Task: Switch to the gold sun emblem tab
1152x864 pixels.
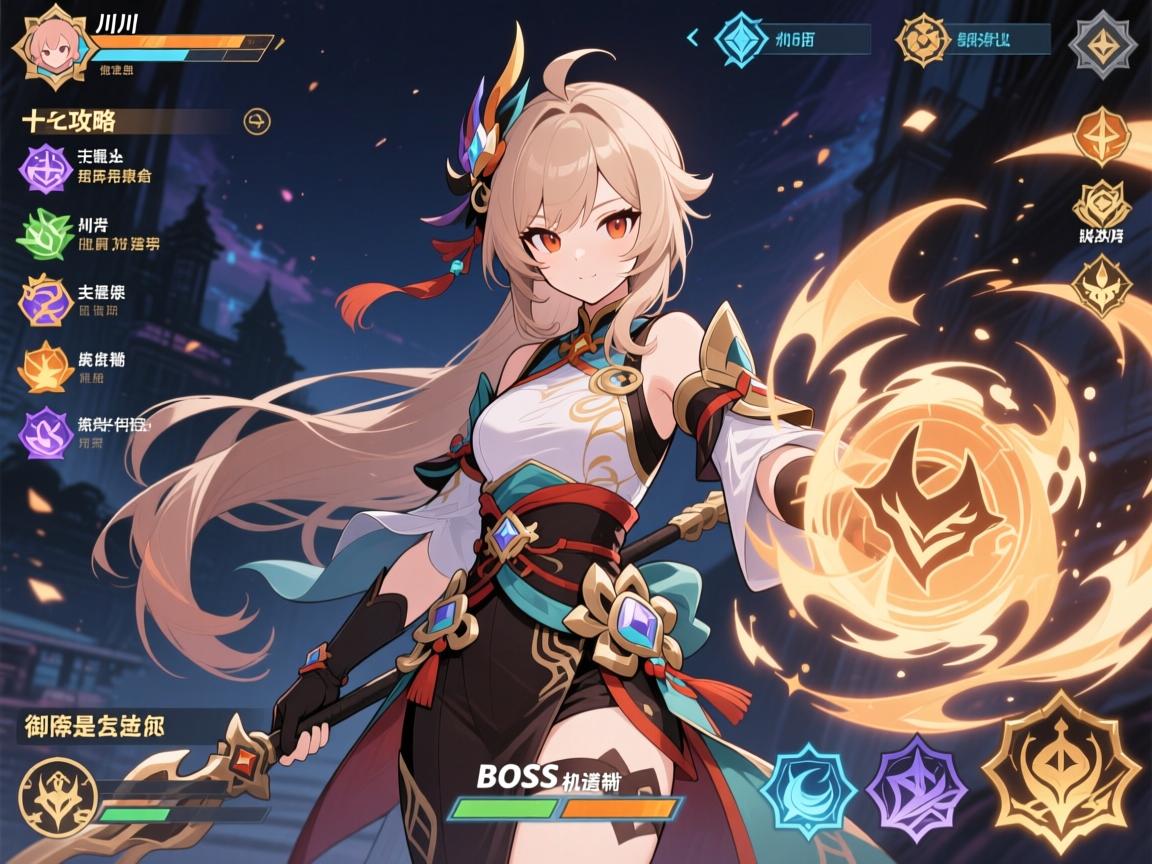Action: [x=920, y=39]
